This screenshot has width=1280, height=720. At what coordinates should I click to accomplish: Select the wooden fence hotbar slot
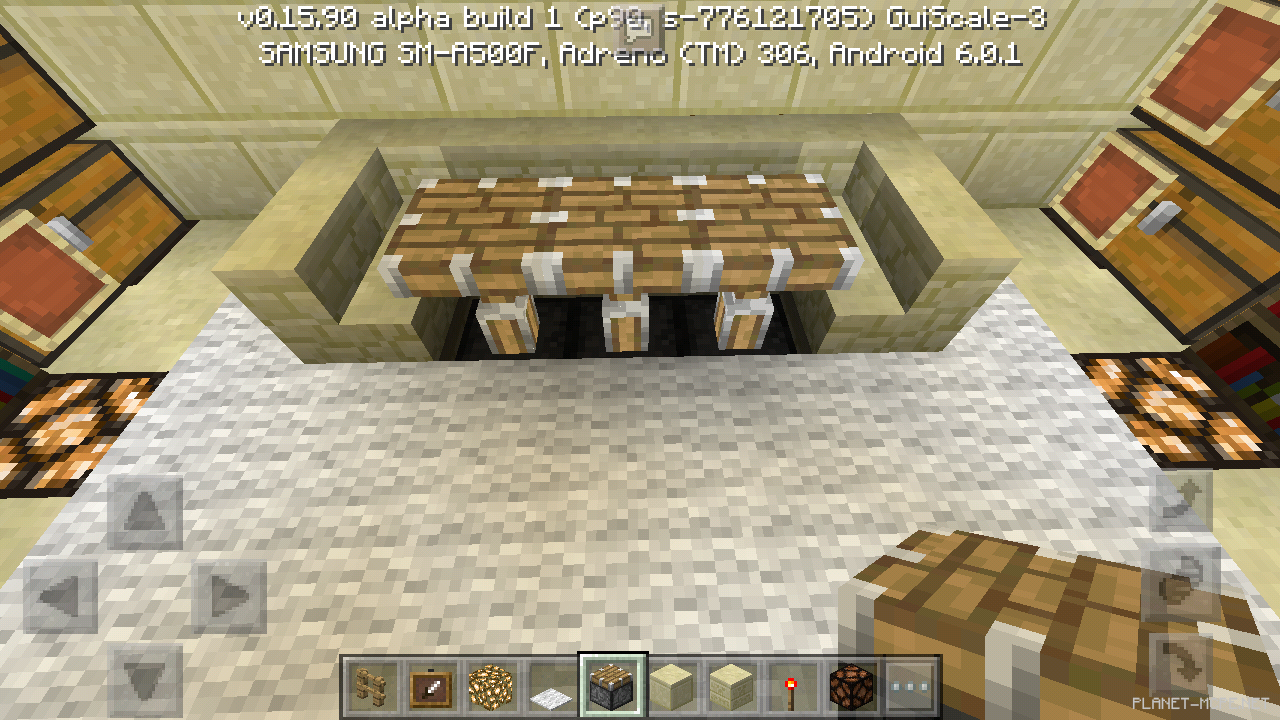[373, 687]
